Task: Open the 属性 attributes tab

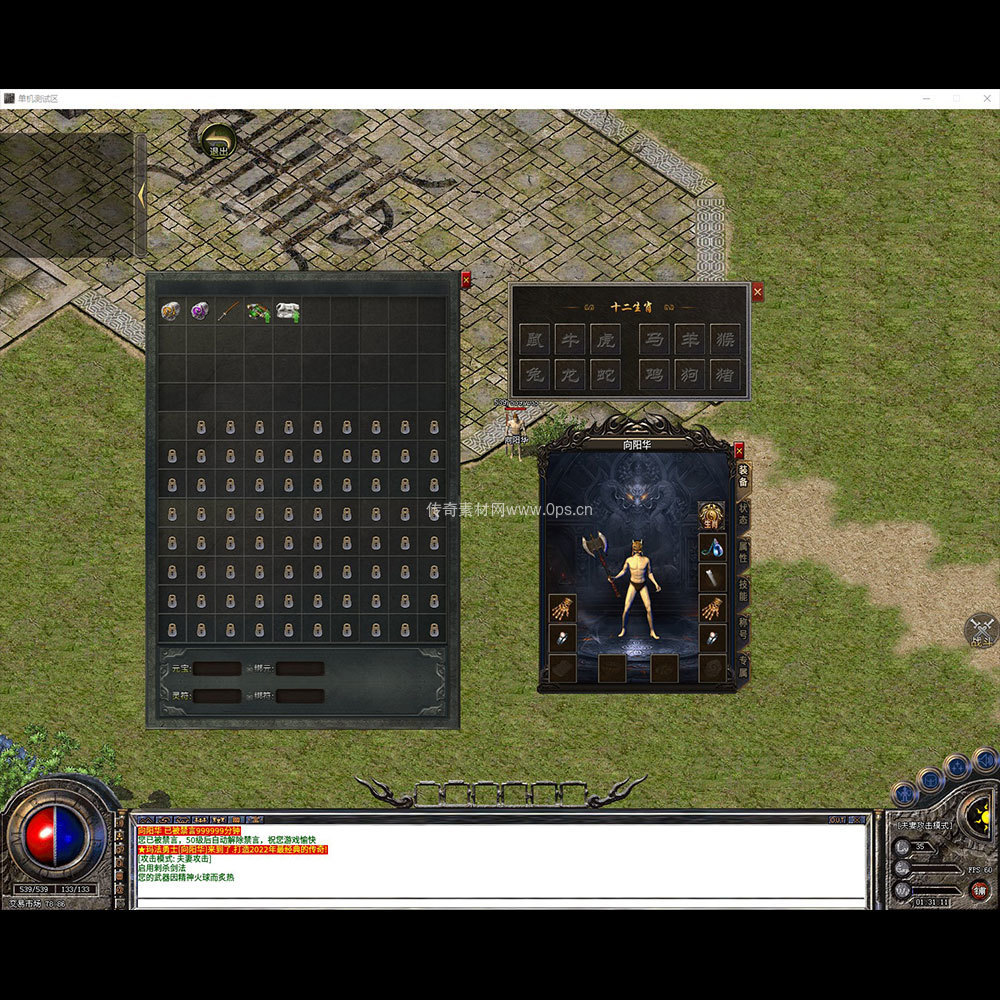Action: [744, 552]
